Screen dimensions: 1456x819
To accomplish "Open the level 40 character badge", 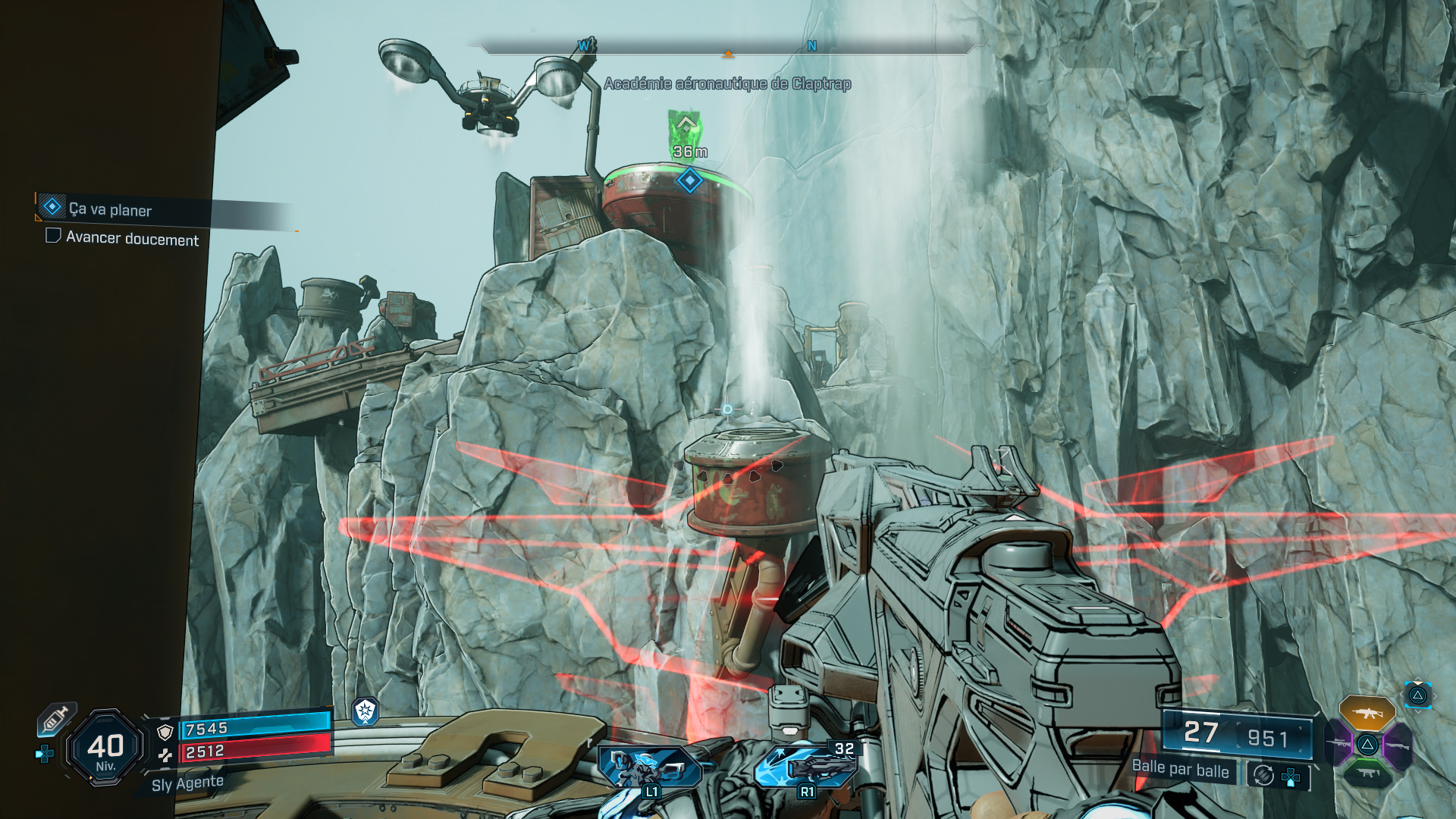I will click(105, 748).
